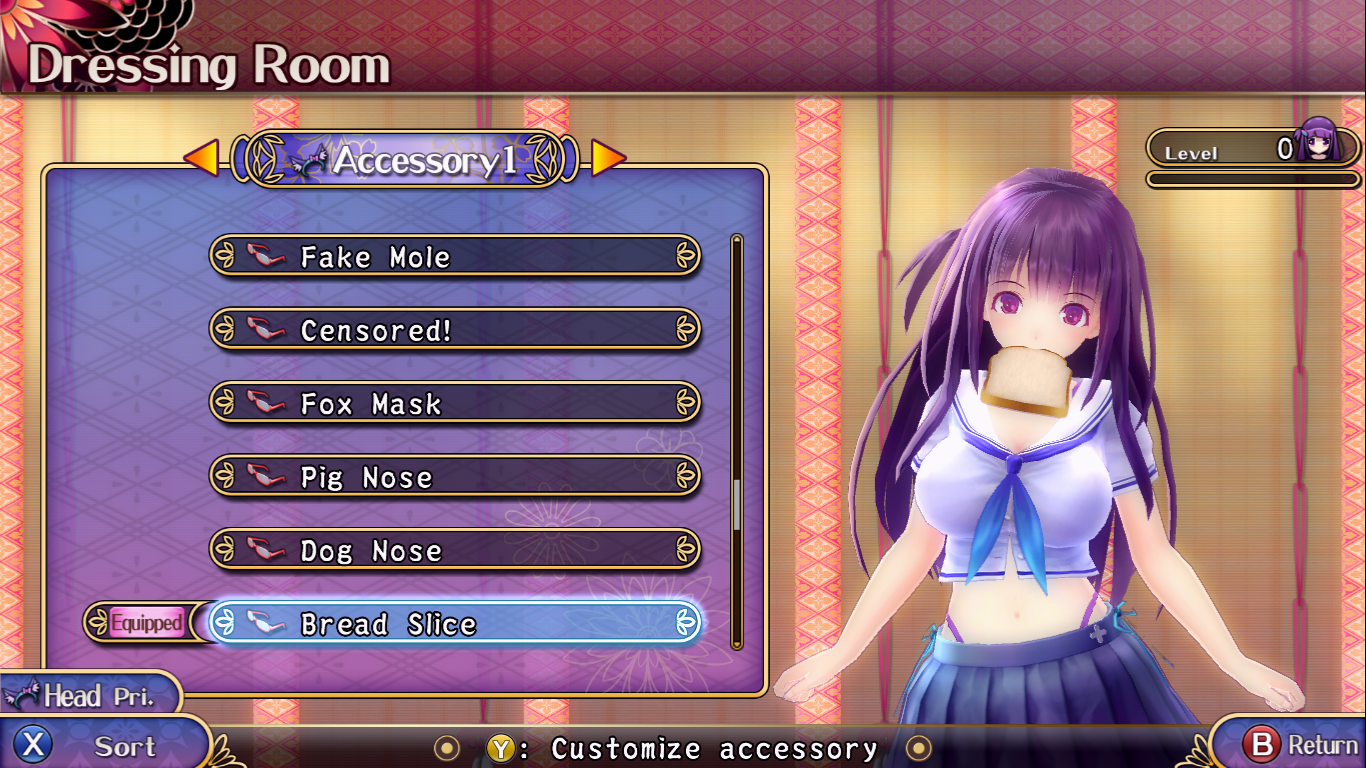Return to the previous screen
This screenshot has height=768, width=1366.
pos(1290,745)
